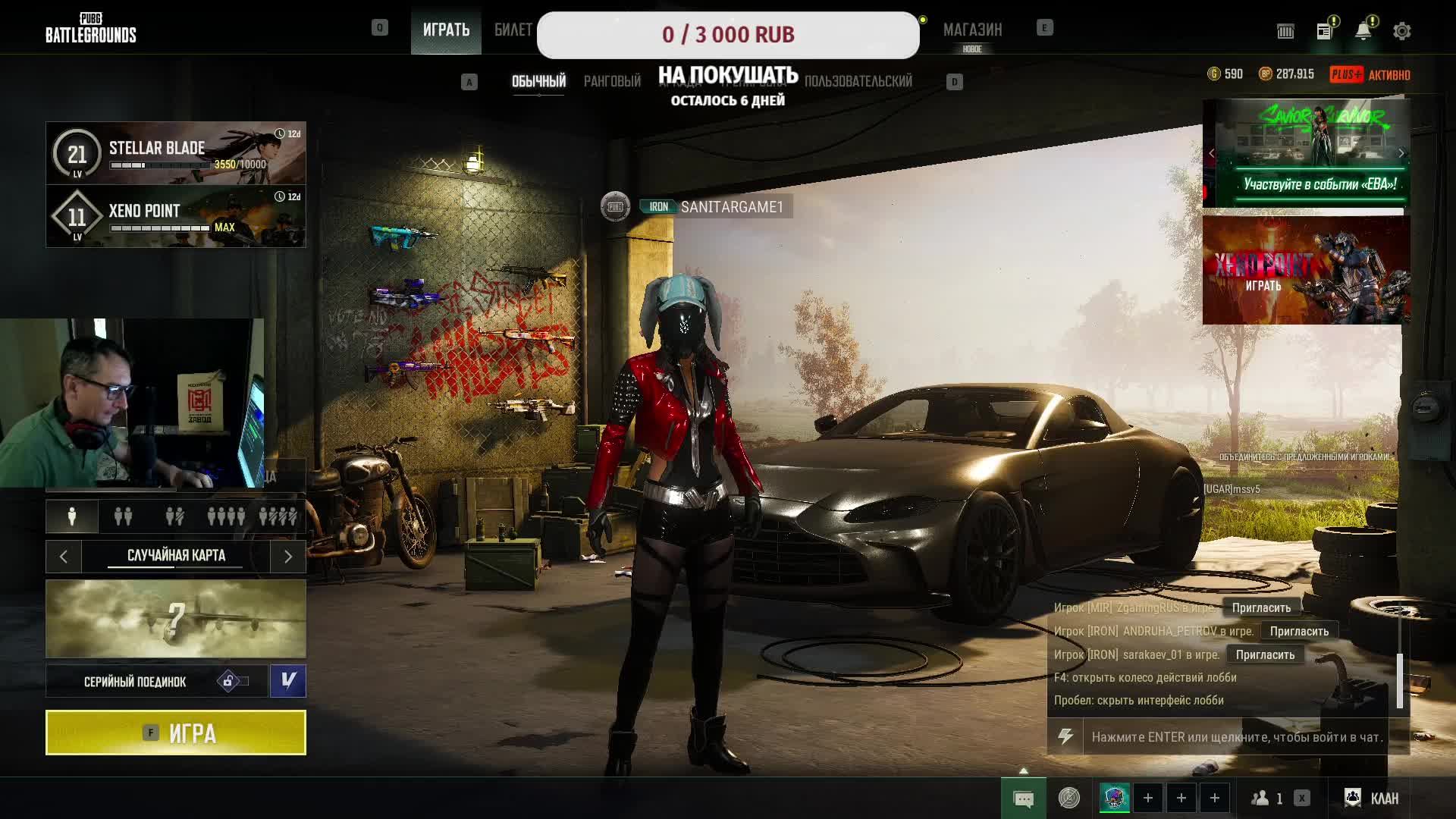The height and width of the screenshot is (819, 1456).
Task: Start matchmaking with the yellow ИГРА button
Action: (176, 733)
